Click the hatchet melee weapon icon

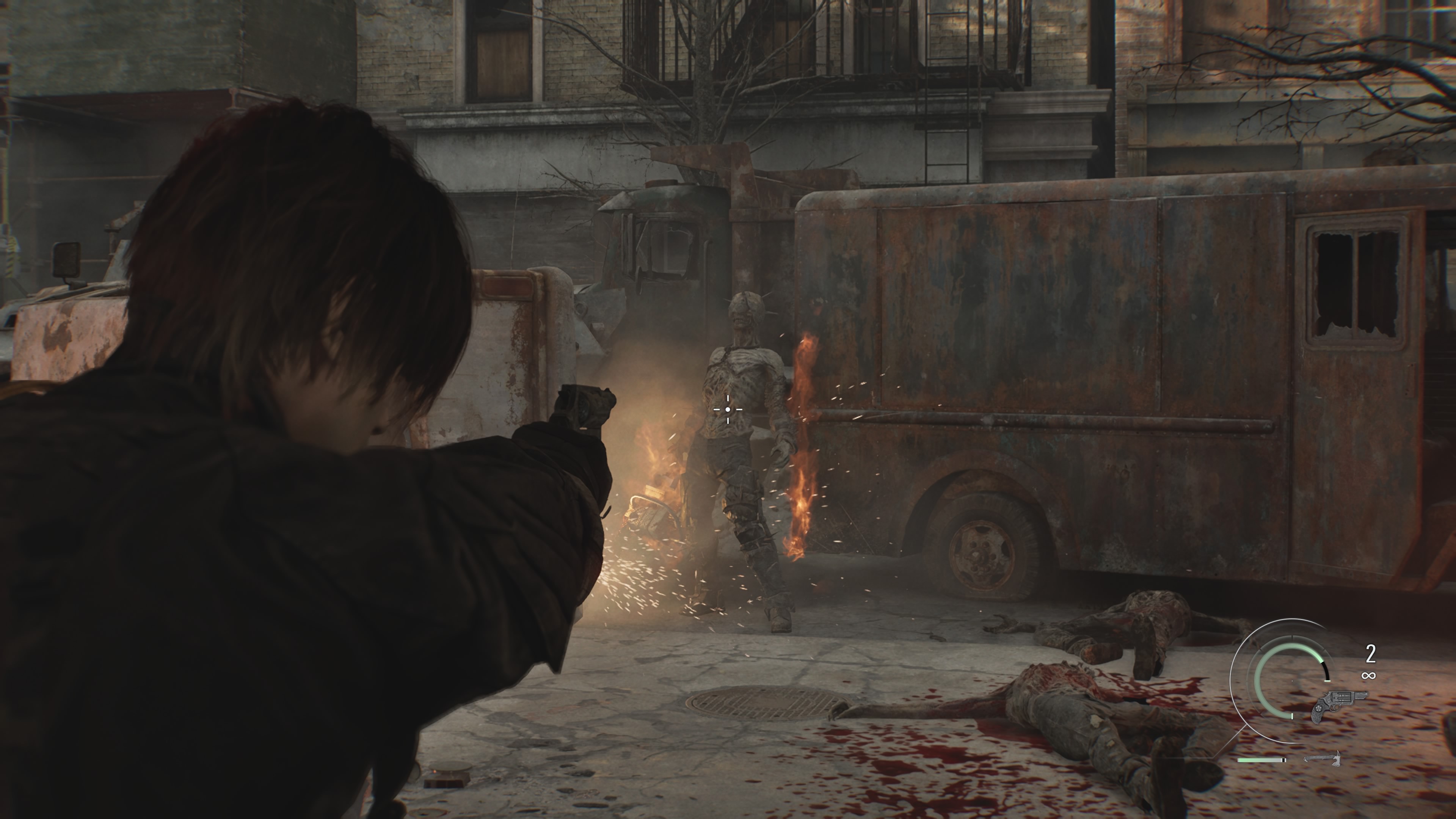(x=1322, y=758)
